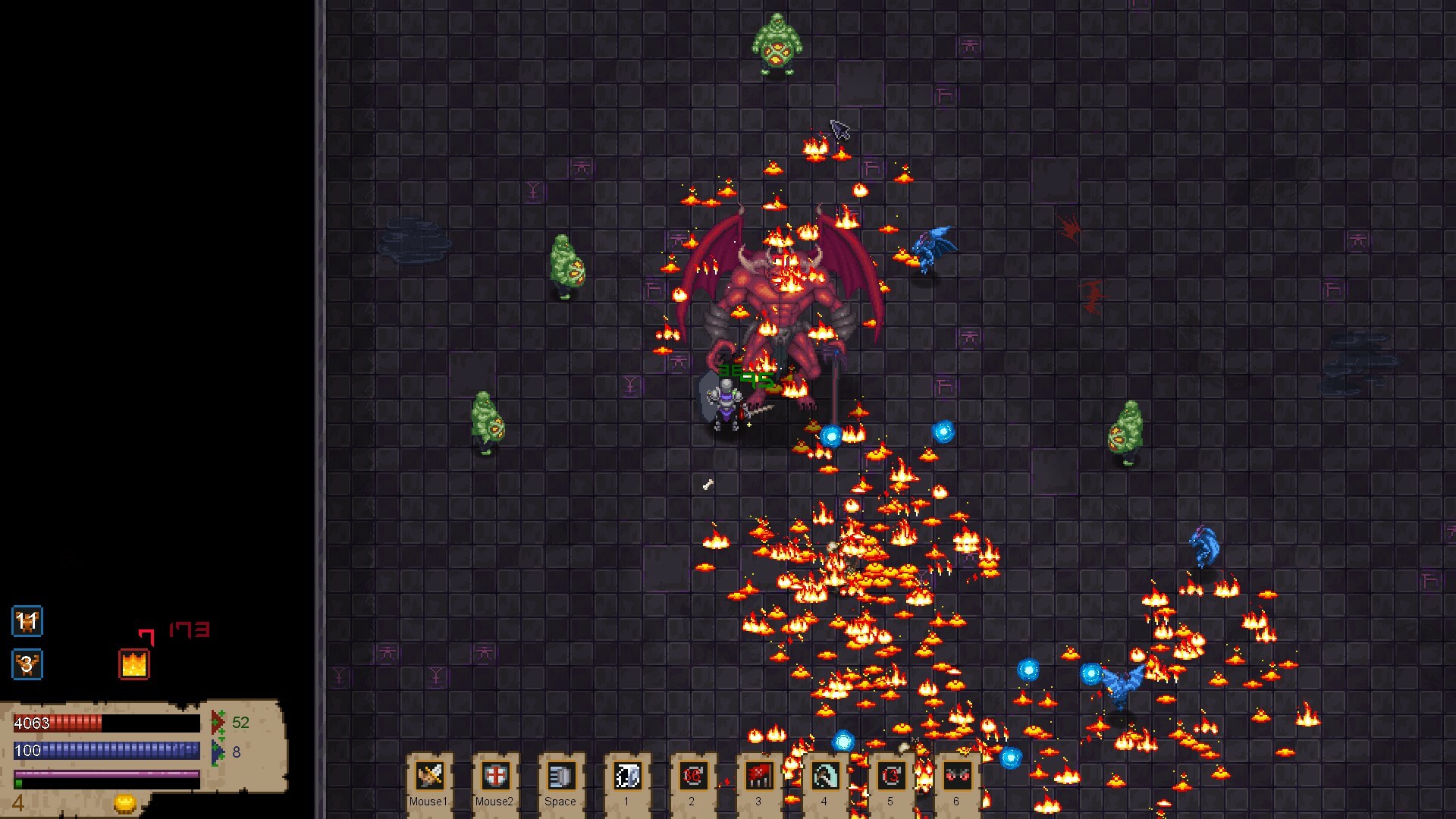1456x819 pixels.
Task: Click the slot 2 ability on cooldown
Action: click(692, 775)
